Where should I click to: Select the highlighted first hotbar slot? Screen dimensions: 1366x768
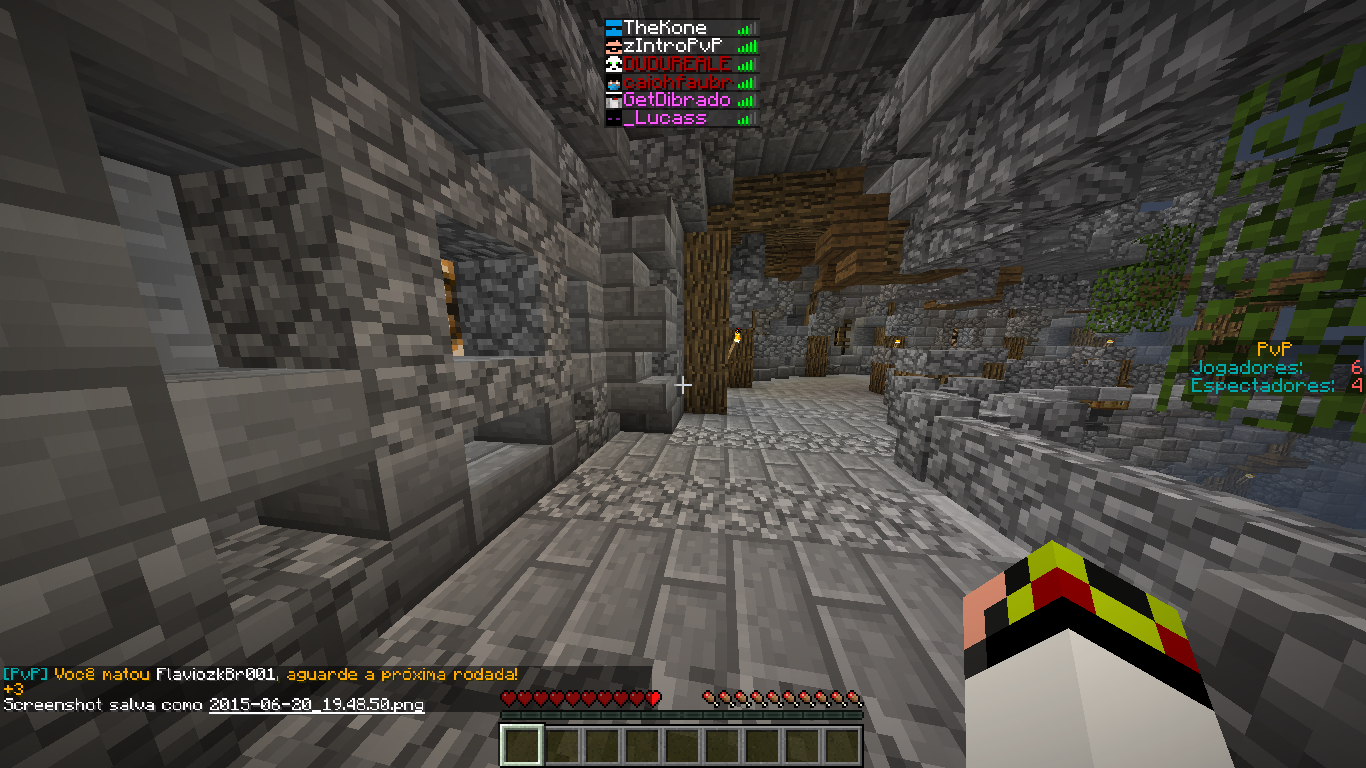(521, 745)
